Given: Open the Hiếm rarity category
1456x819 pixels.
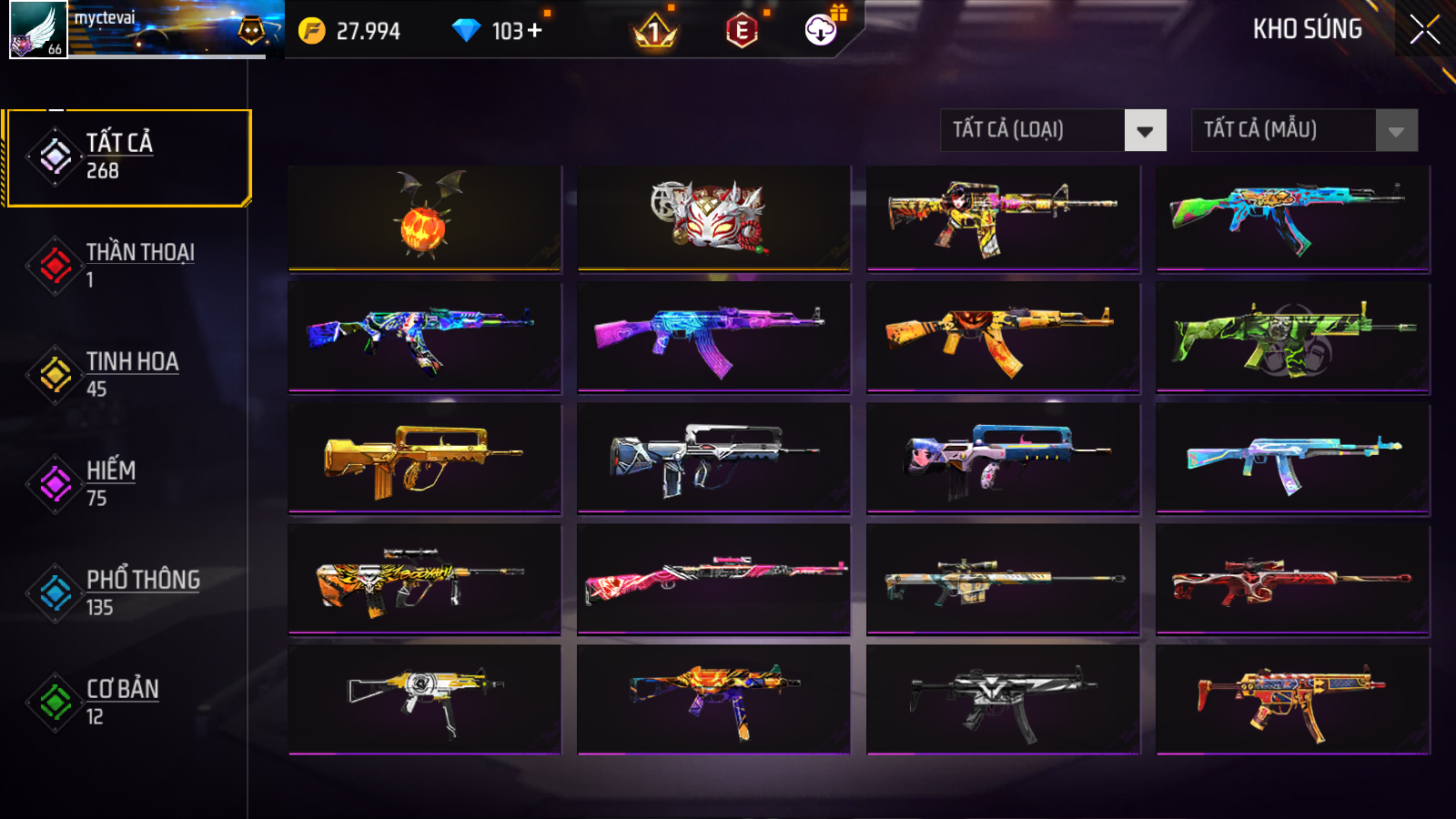Looking at the screenshot, I should click(127, 484).
